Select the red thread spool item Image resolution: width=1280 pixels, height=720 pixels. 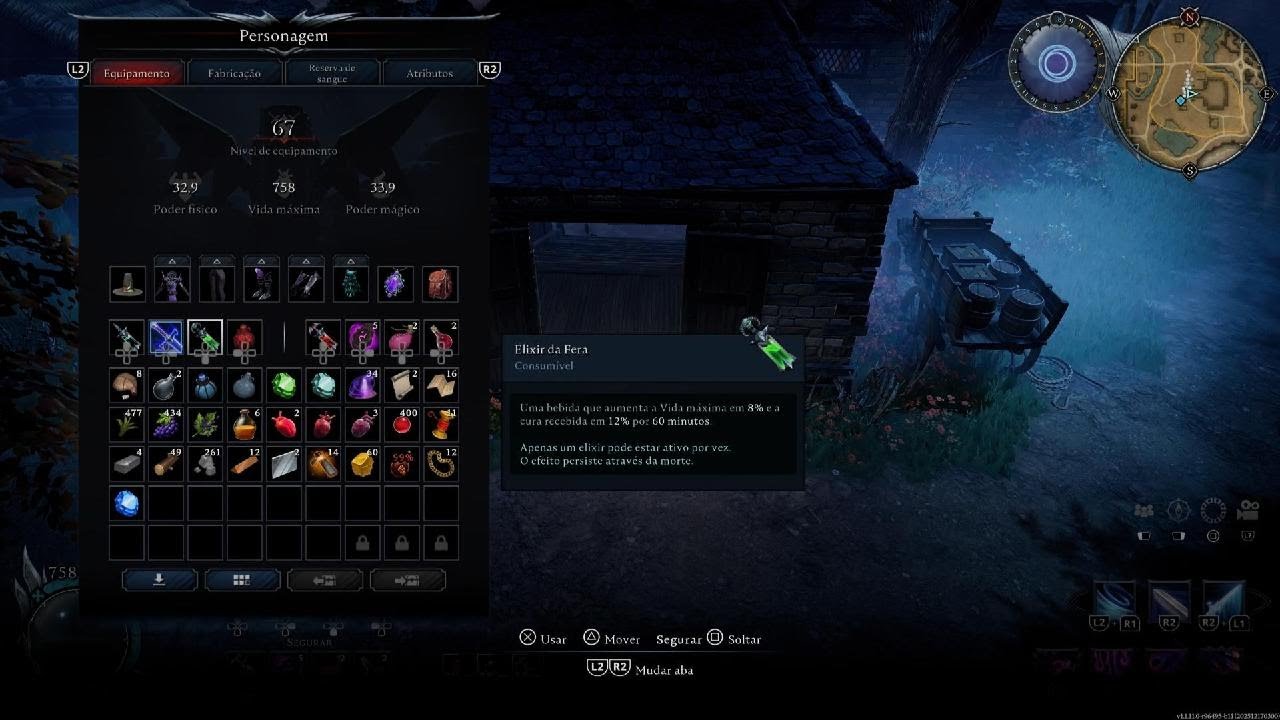pos(440,424)
